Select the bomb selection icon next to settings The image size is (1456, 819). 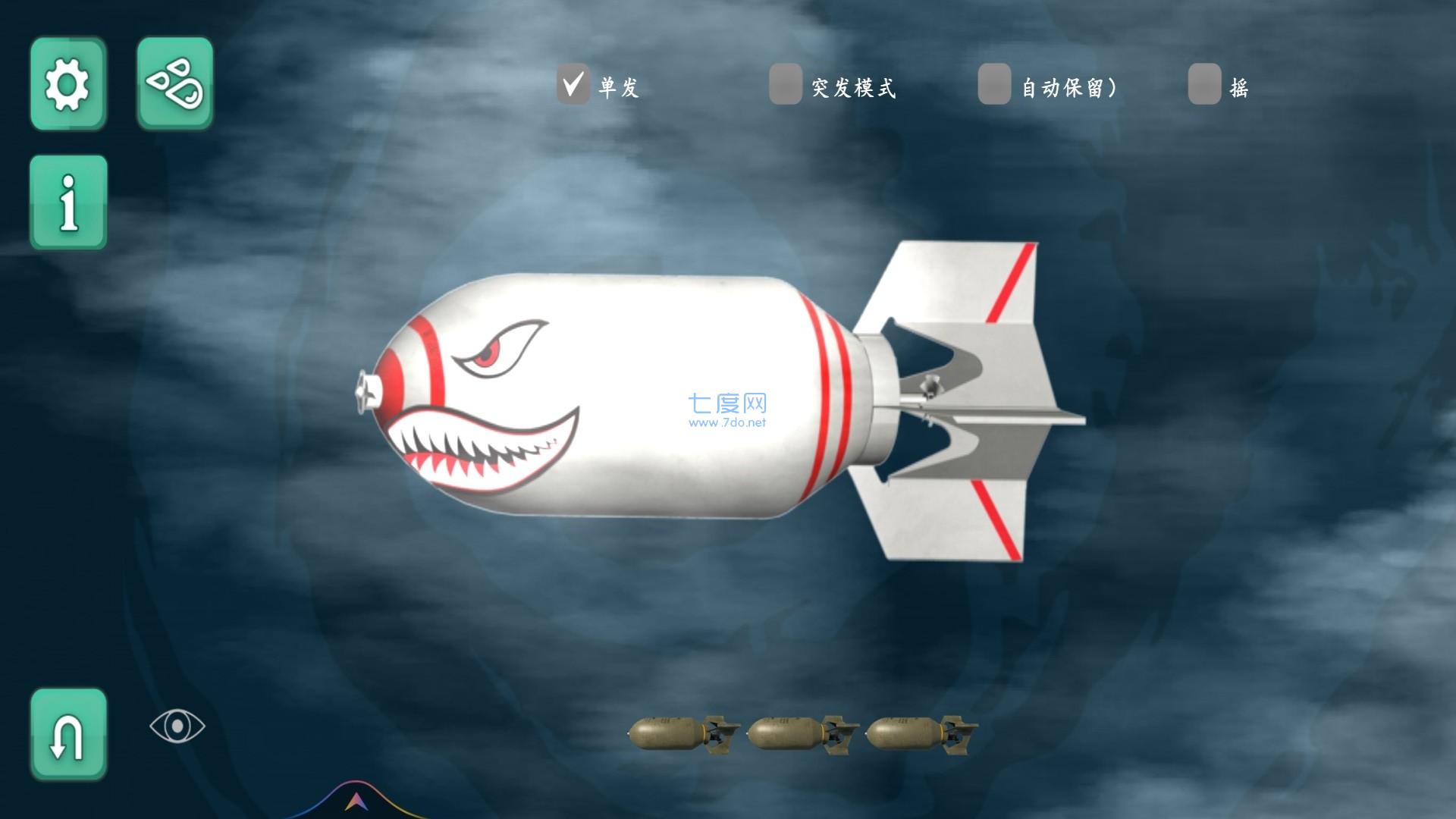pyautogui.click(x=174, y=83)
